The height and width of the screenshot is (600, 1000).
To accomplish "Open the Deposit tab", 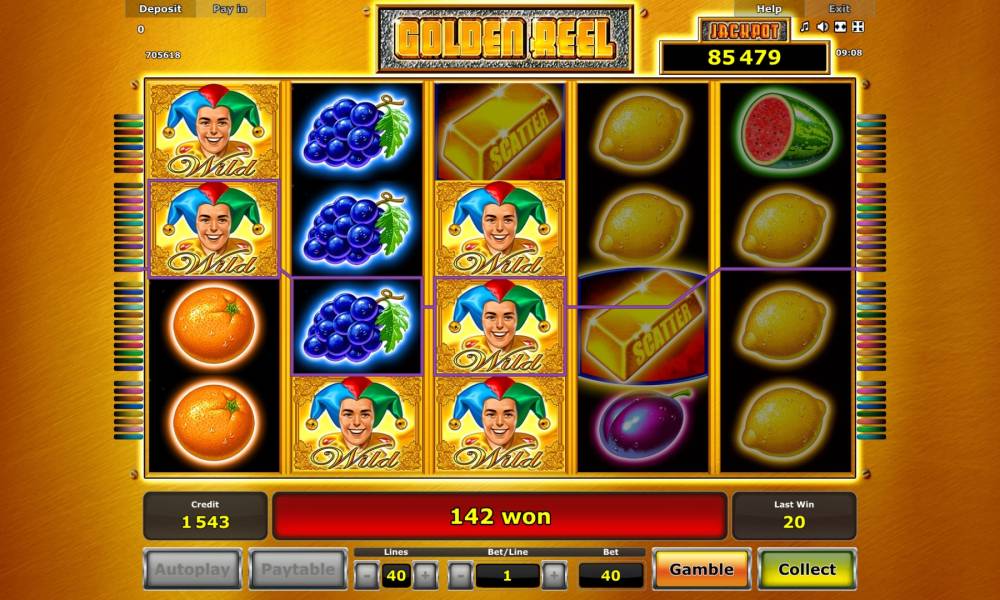I will tap(160, 9).
